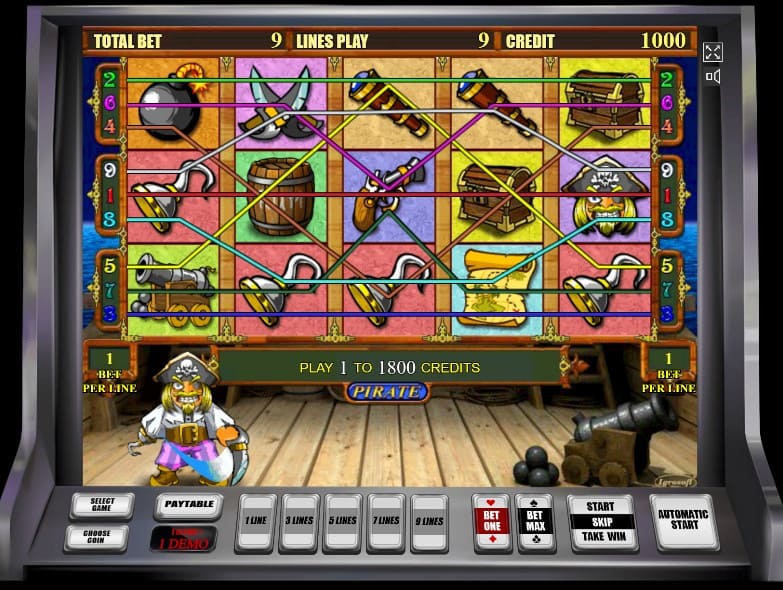This screenshot has height=590, width=783.
Task: Click the Choose Coin button
Action: (95, 537)
